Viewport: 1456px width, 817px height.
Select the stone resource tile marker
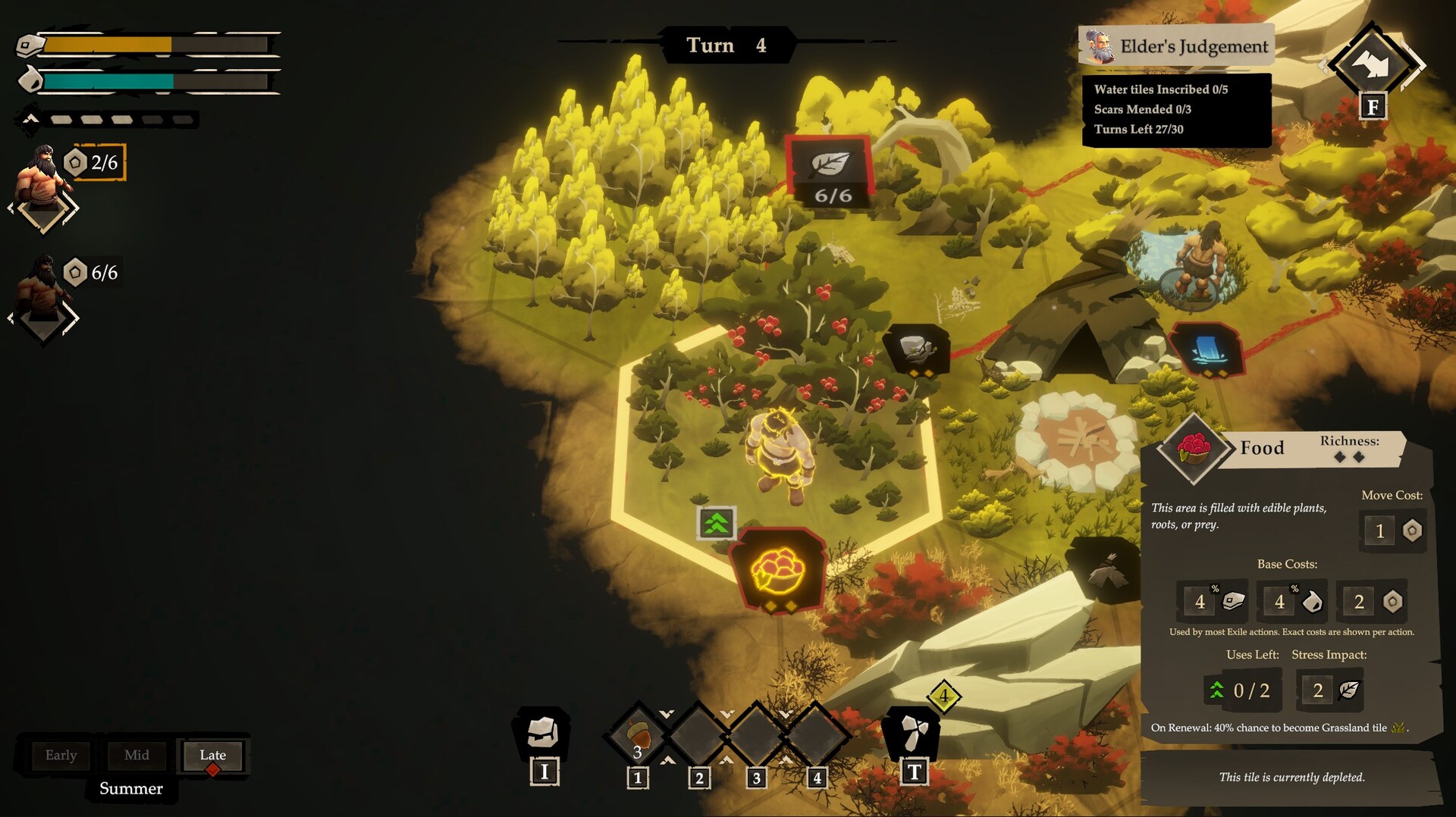click(917, 349)
